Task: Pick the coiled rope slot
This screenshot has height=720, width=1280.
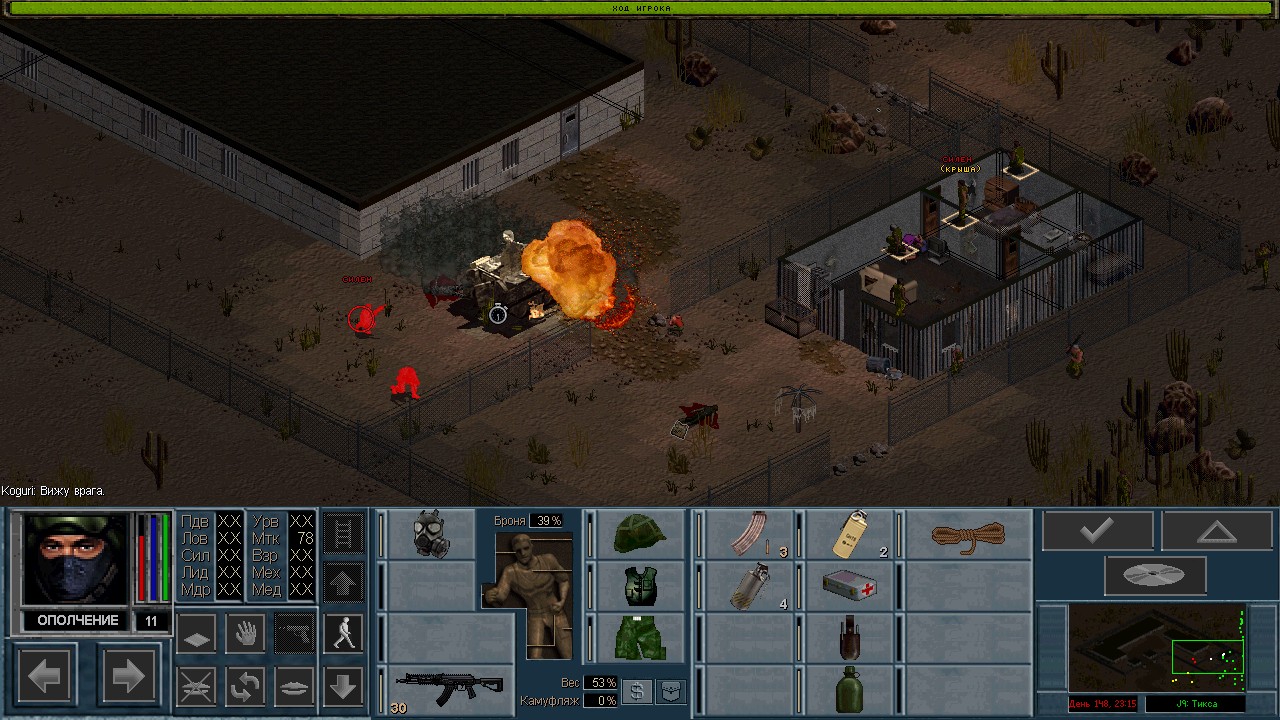Action: pyautogui.click(x=967, y=534)
